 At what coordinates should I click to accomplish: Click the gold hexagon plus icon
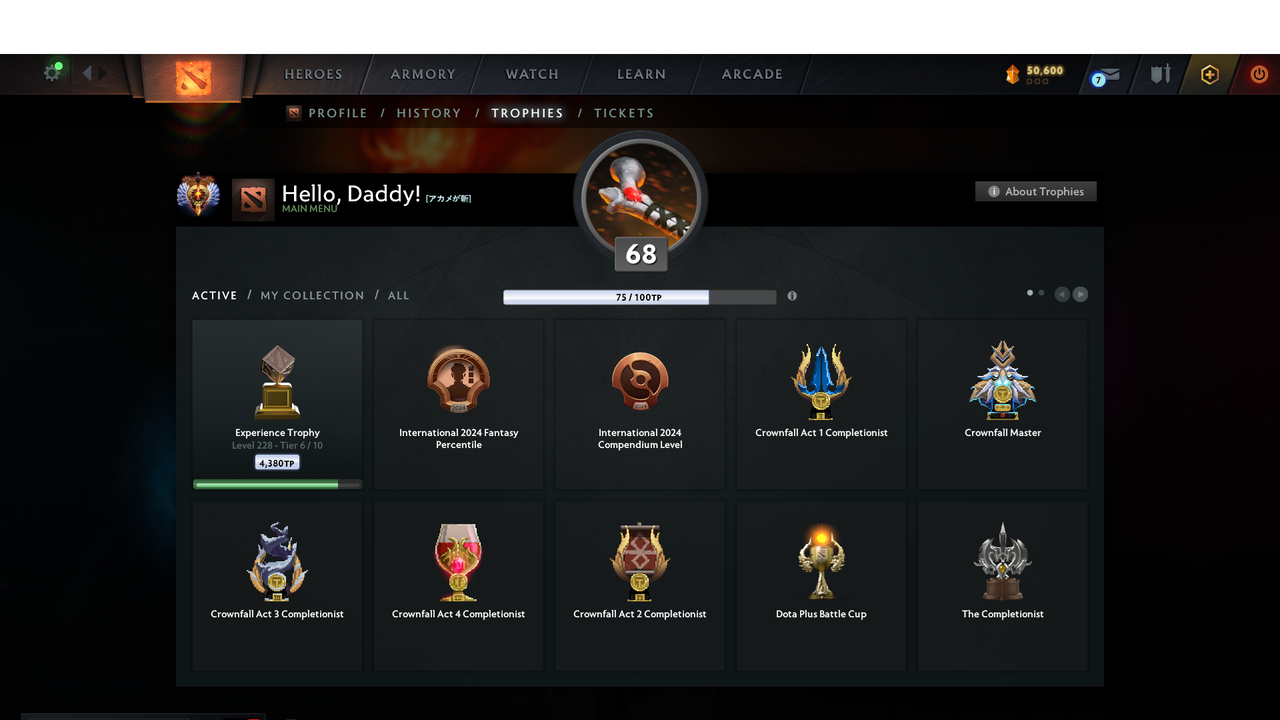(1208, 74)
